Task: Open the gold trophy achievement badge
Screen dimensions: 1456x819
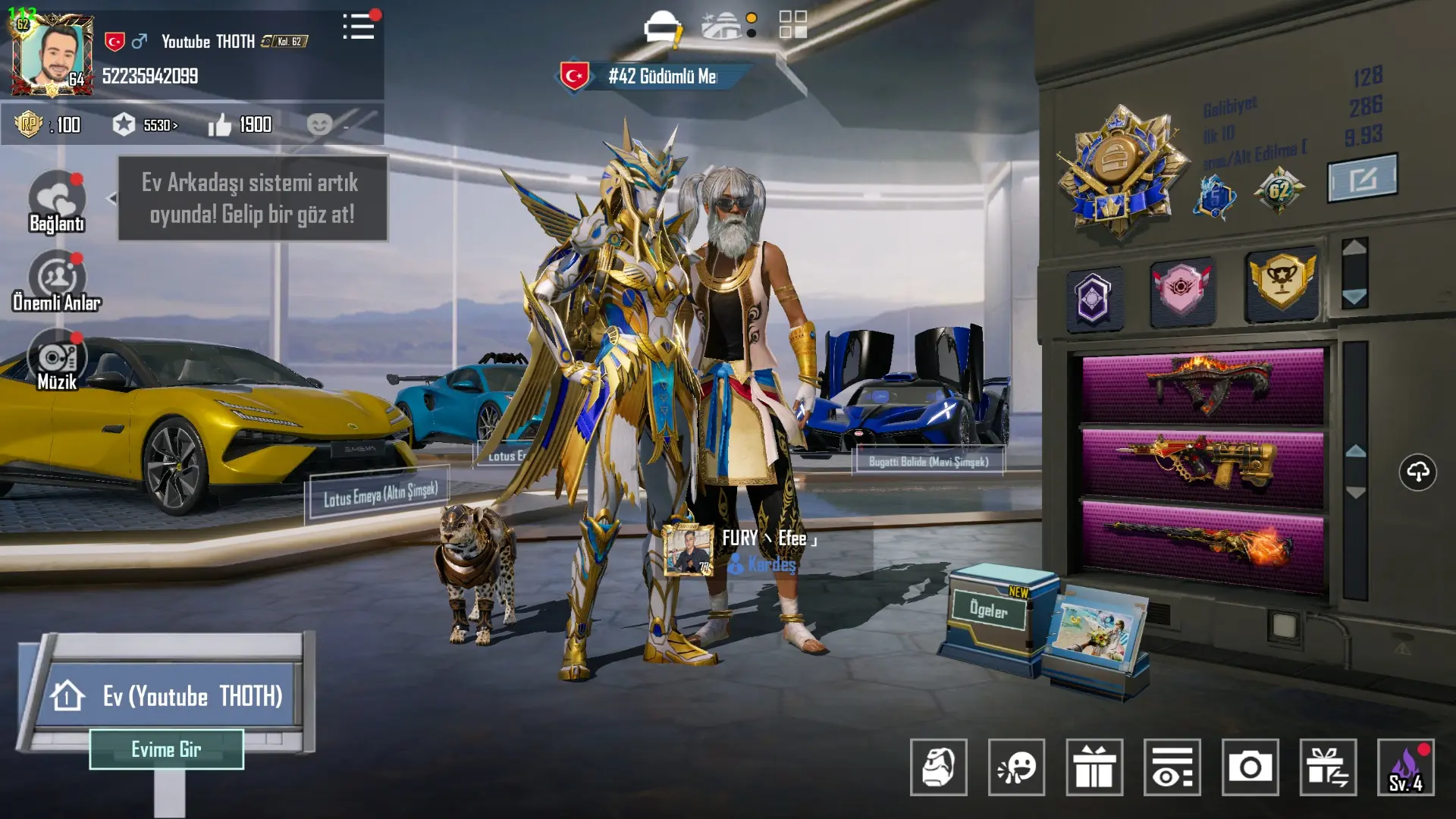Action: (x=1281, y=282)
